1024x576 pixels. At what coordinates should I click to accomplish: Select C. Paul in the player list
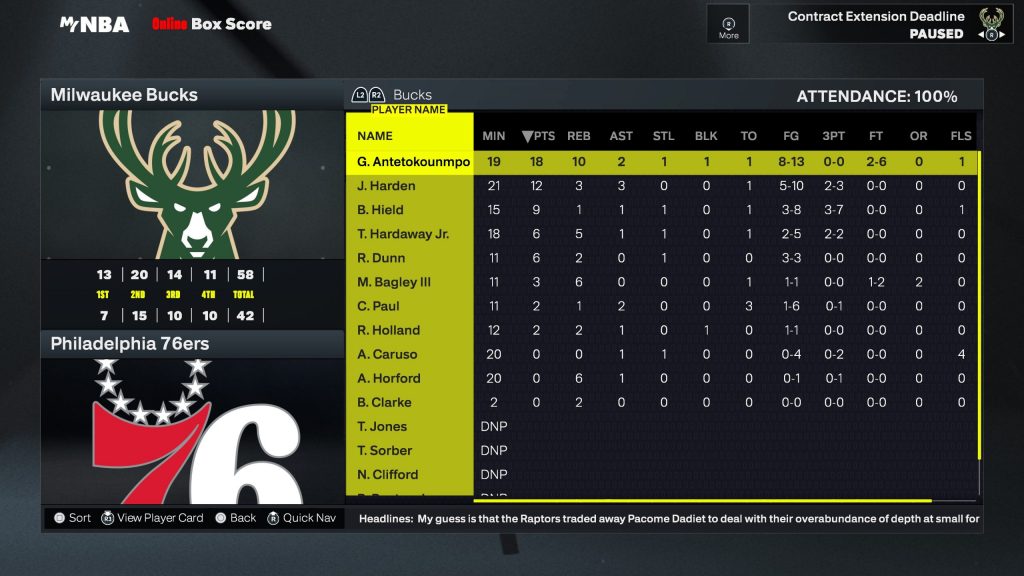(x=378, y=306)
